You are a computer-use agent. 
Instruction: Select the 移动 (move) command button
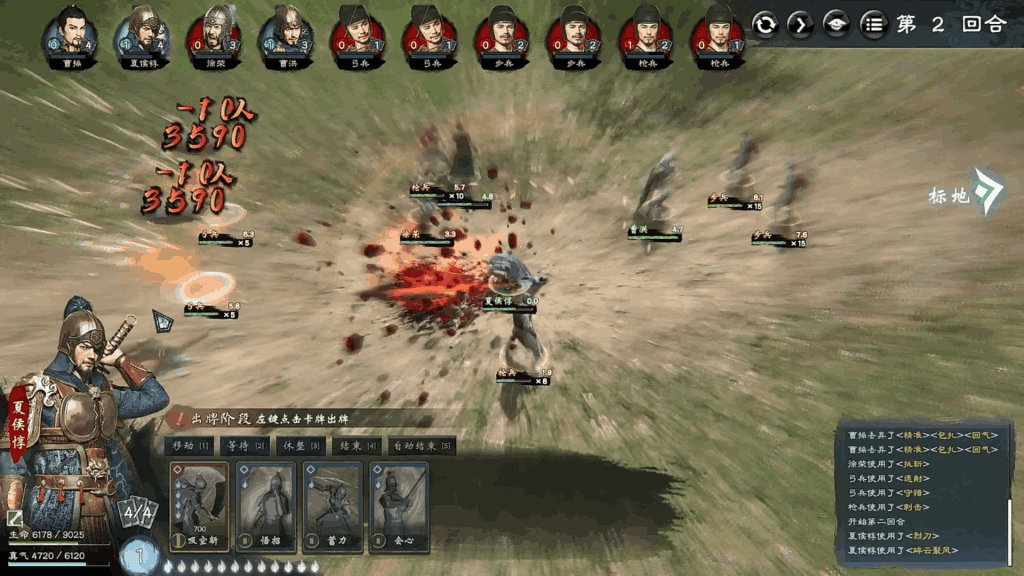click(x=190, y=446)
